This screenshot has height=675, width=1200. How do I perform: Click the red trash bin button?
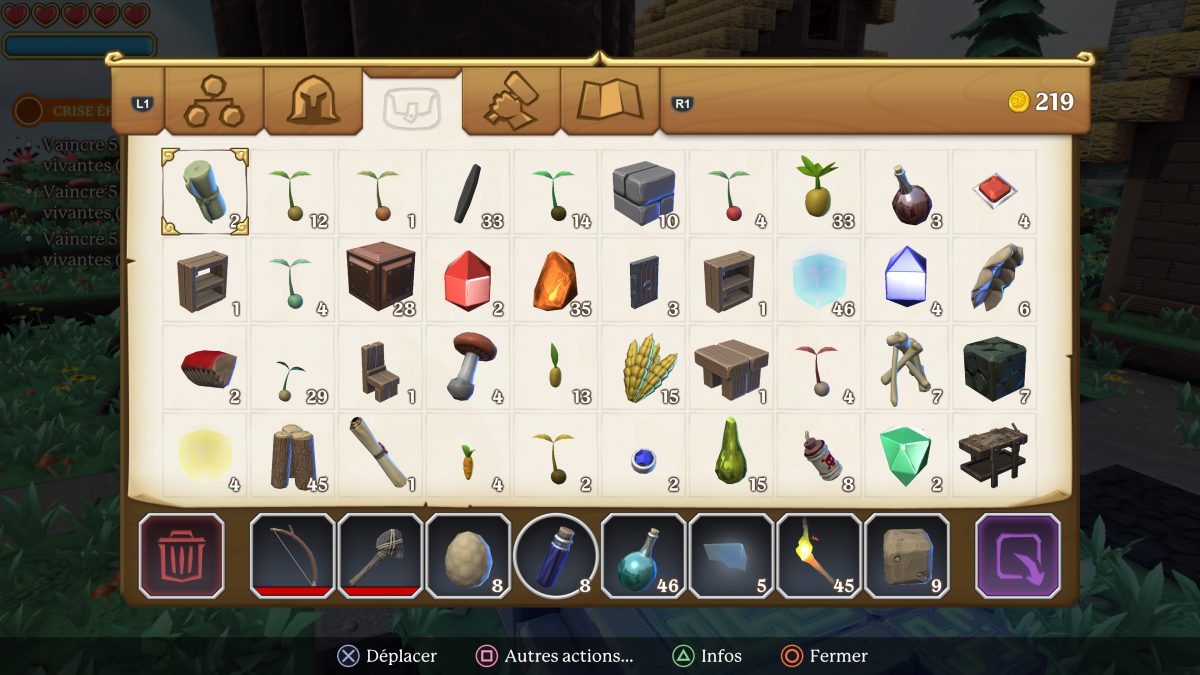[x=181, y=556]
